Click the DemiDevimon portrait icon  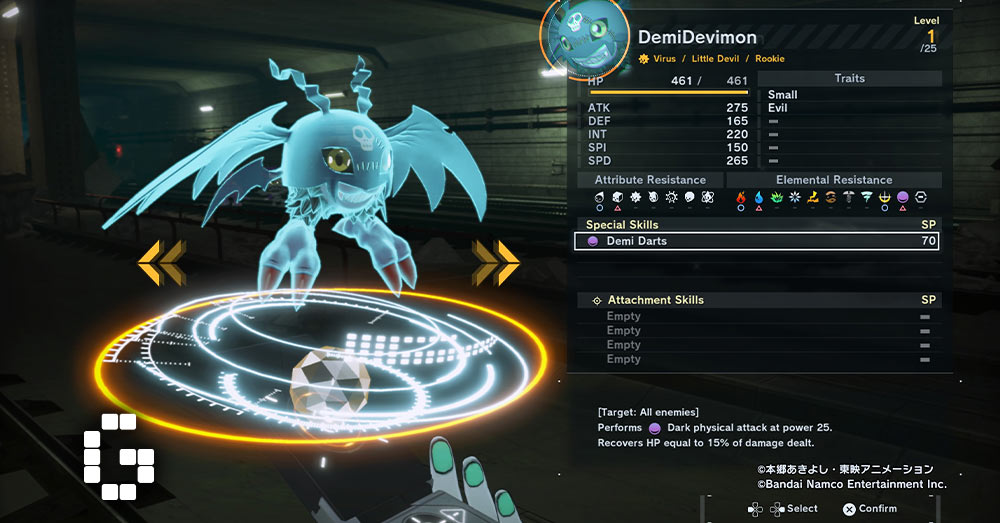coord(584,41)
